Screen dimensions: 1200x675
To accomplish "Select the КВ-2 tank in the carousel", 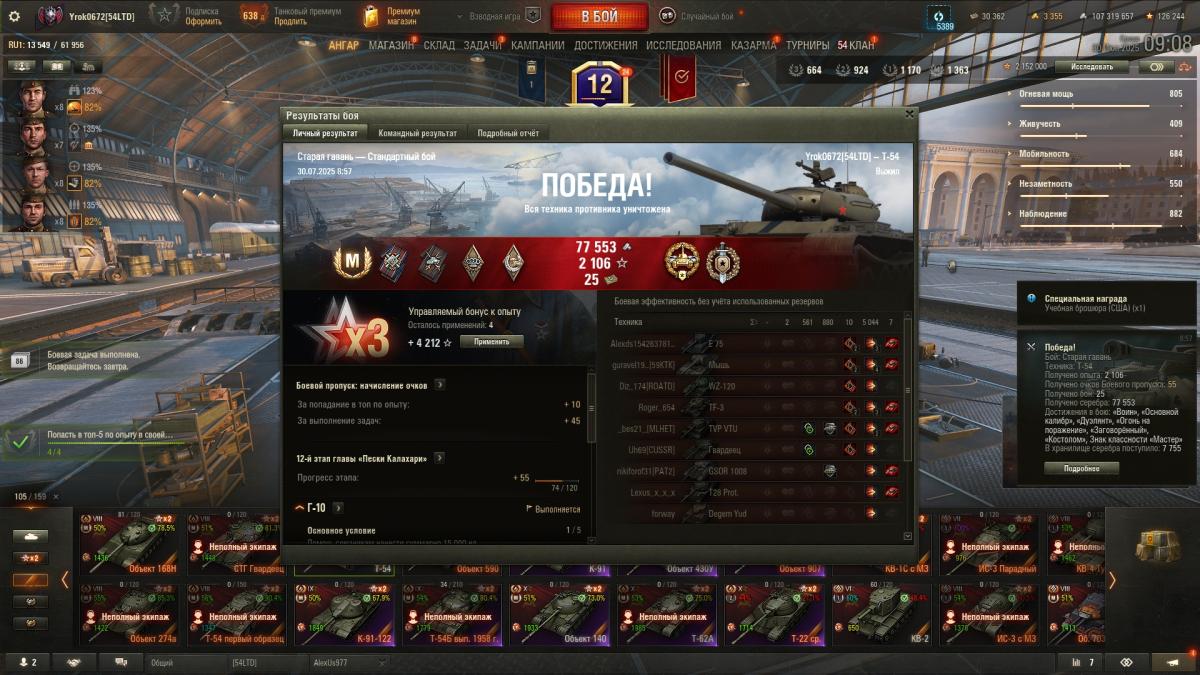I will pyautogui.click(x=882, y=611).
